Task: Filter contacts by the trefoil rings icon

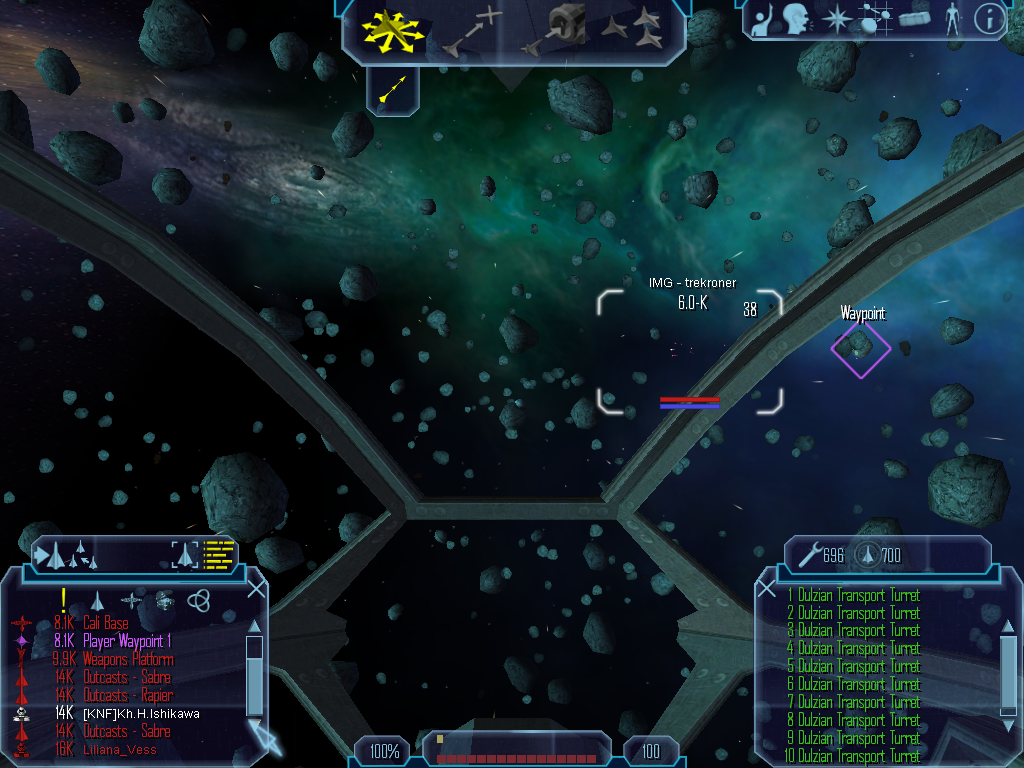Action: (199, 600)
